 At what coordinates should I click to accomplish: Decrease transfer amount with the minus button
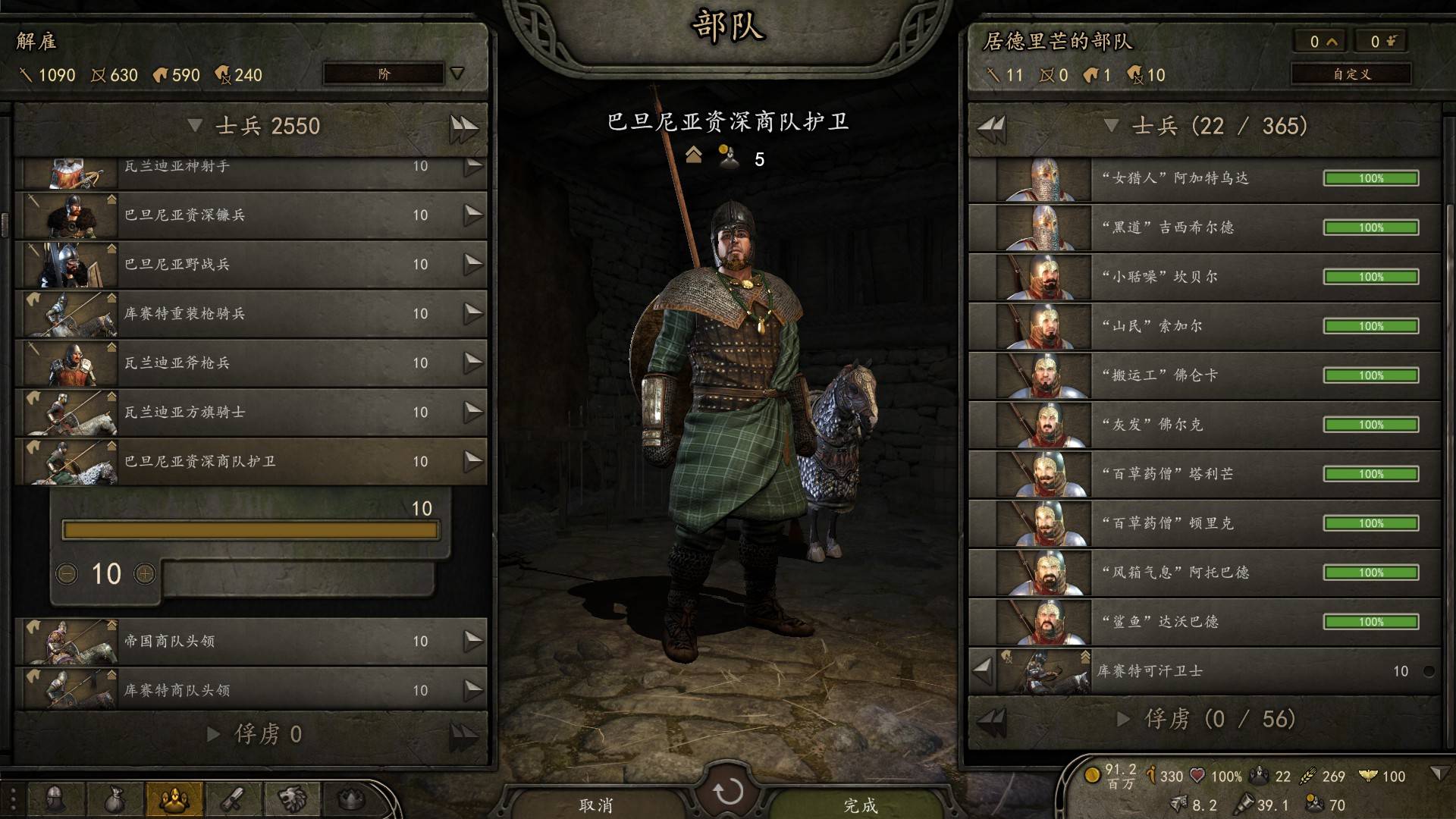coord(67,574)
